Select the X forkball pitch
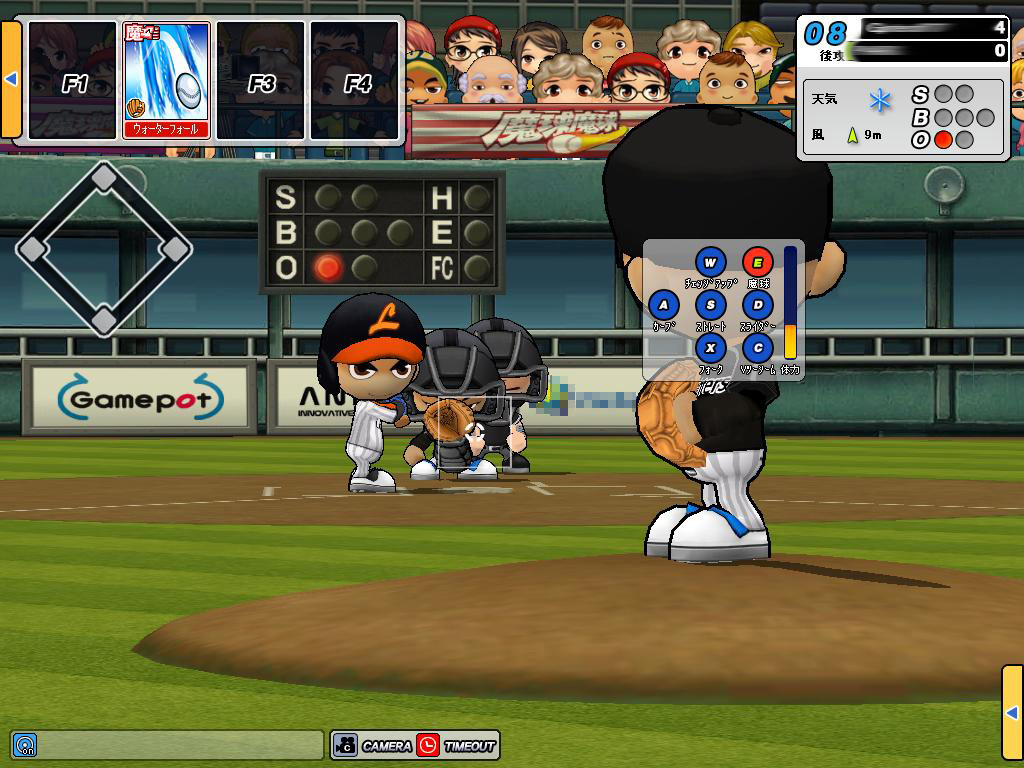The height and width of the screenshot is (768, 1024). click(x=711, y=348)
